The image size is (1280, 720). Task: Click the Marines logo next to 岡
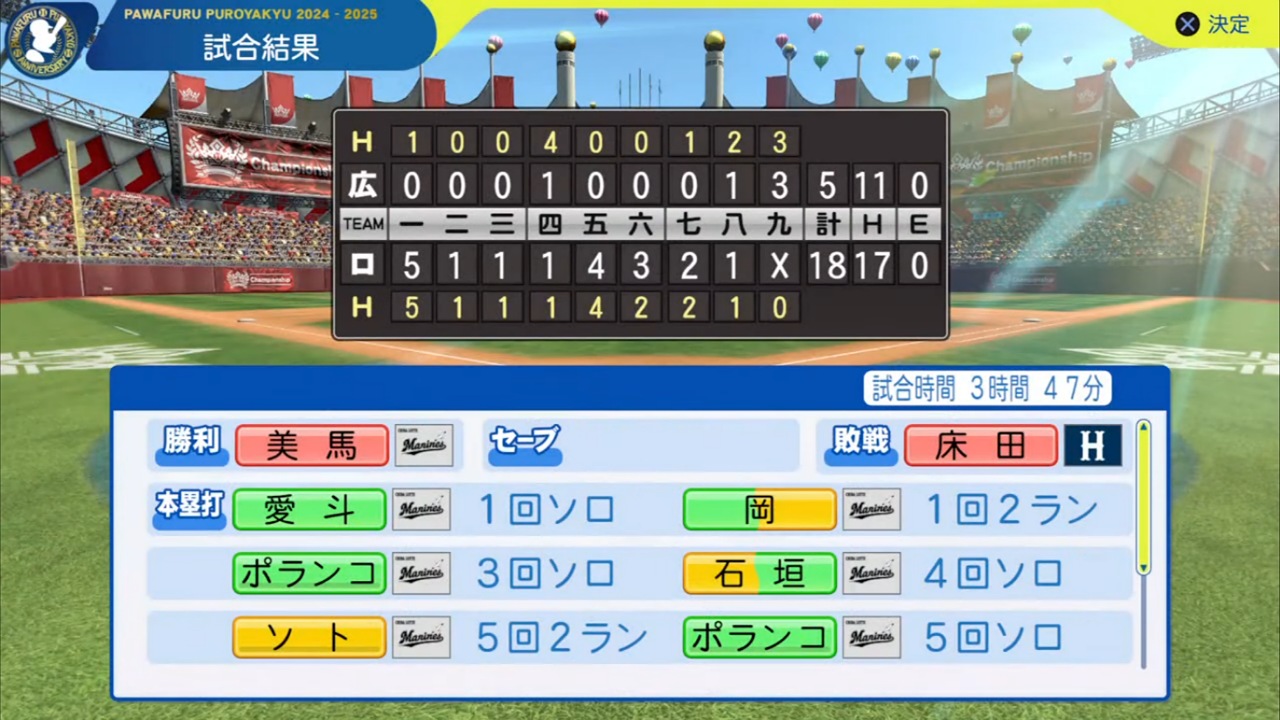click(x=871, y=509)
